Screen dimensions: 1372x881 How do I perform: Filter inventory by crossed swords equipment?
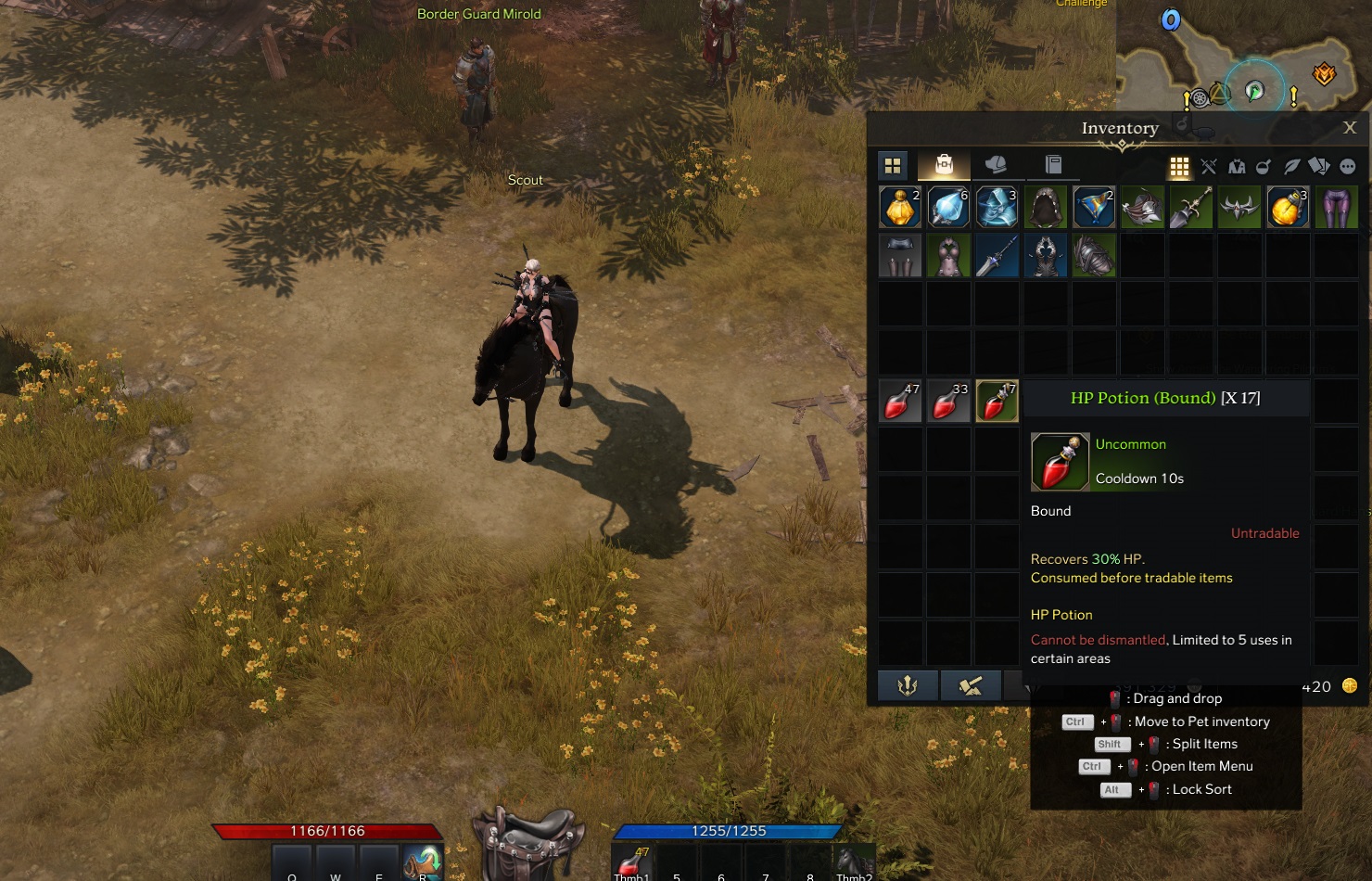click(1208, 167)
